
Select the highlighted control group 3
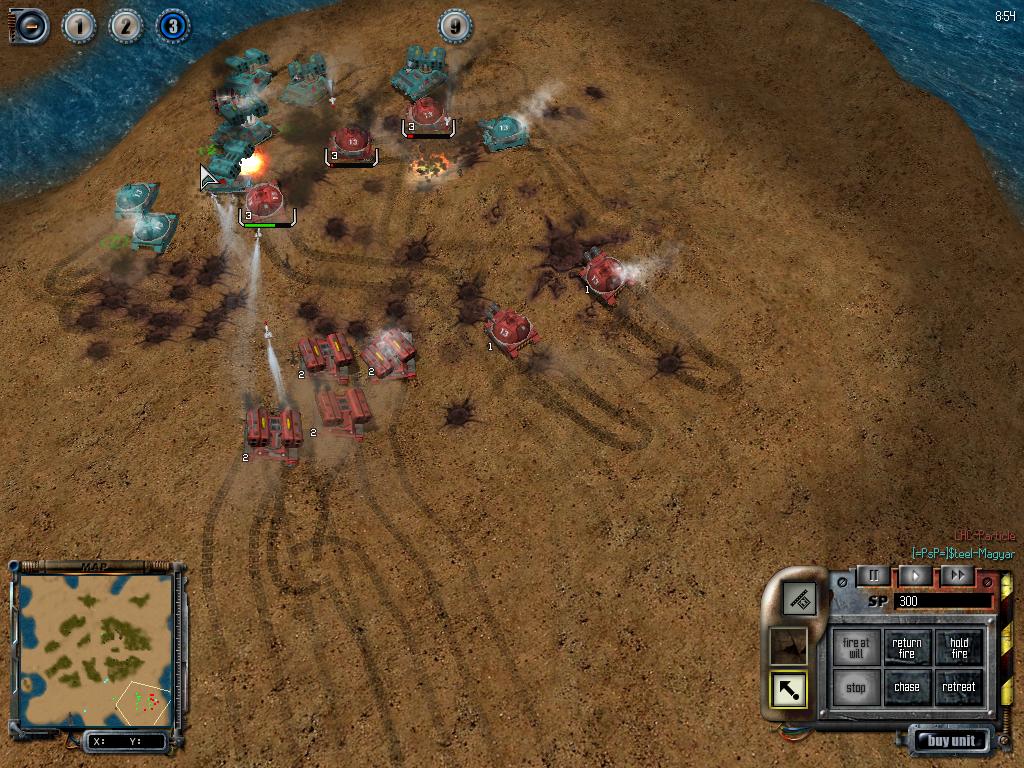click(173, 26)
